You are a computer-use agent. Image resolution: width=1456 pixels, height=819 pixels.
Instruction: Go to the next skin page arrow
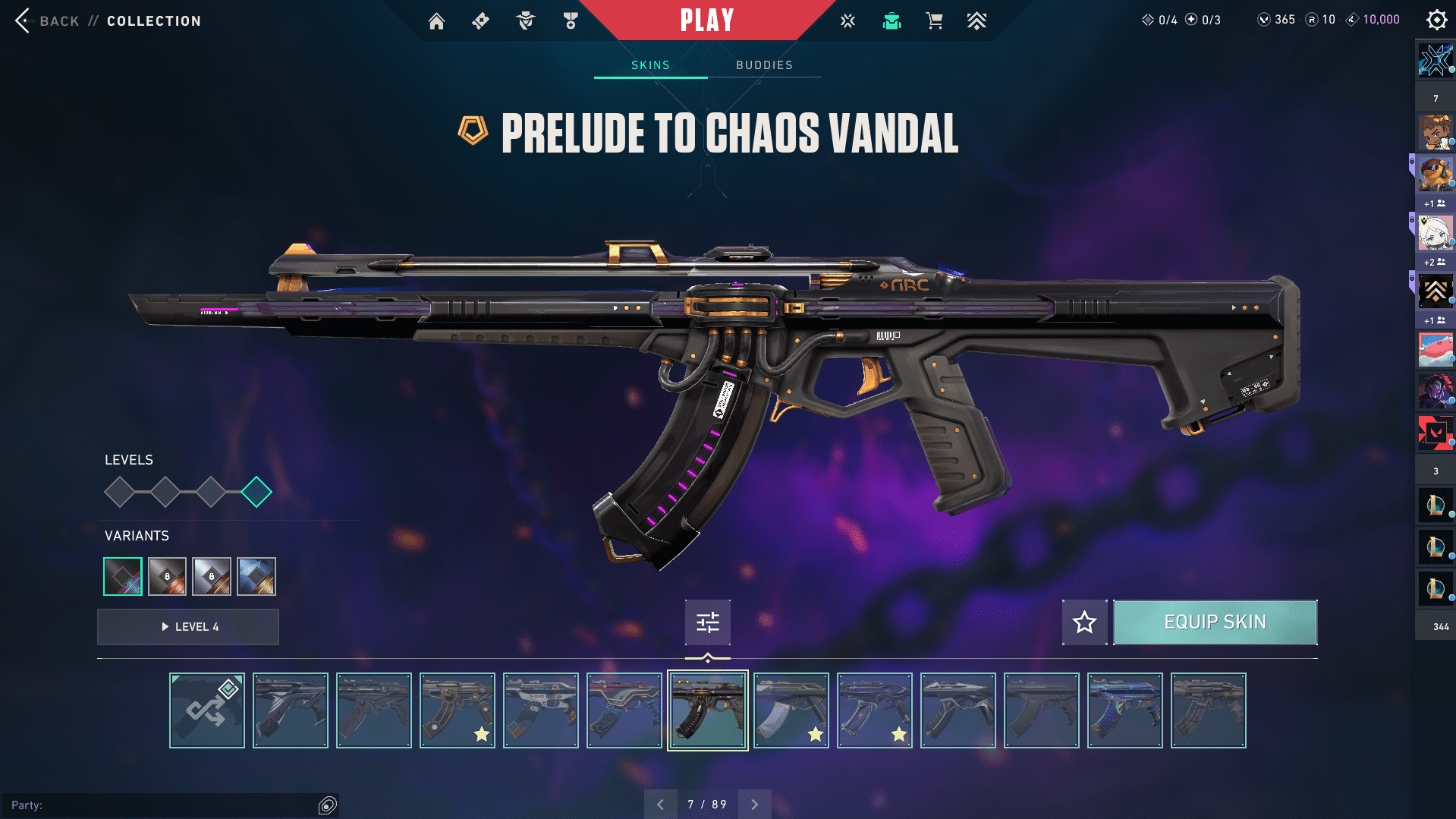[x=755, y=805]
